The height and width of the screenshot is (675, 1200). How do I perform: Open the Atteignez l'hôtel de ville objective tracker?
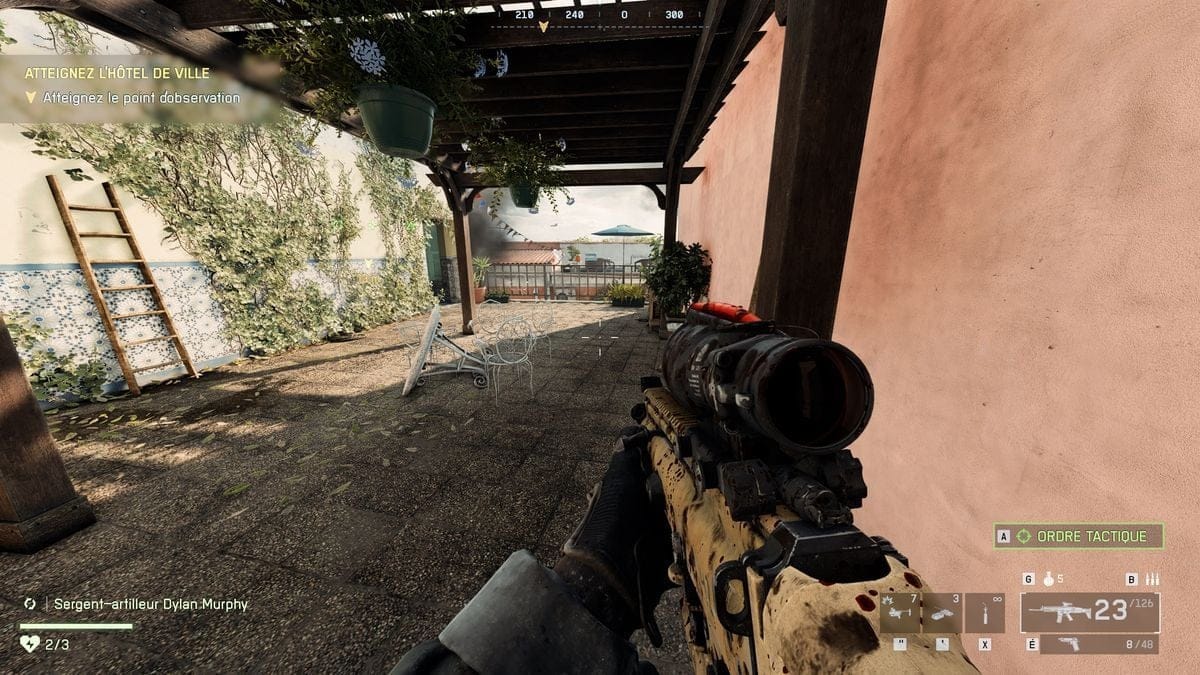(118, 74)
